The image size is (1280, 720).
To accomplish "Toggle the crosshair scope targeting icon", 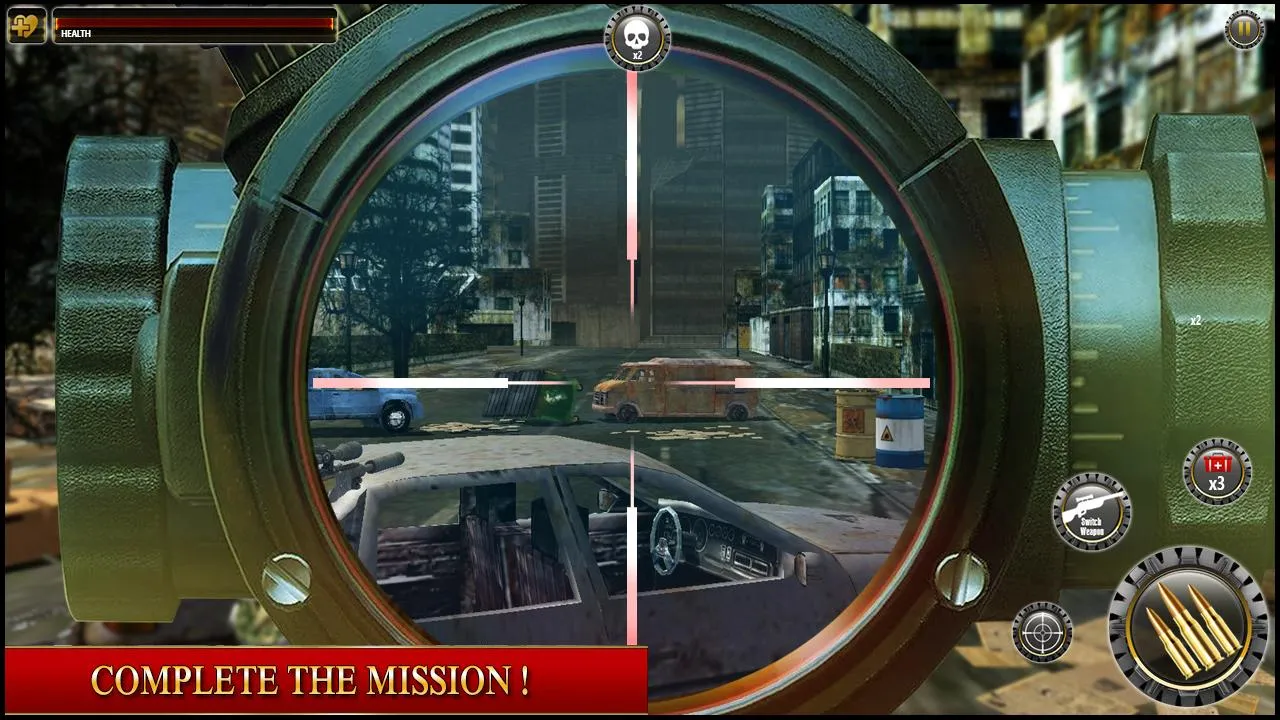I will click(1043, 634).
